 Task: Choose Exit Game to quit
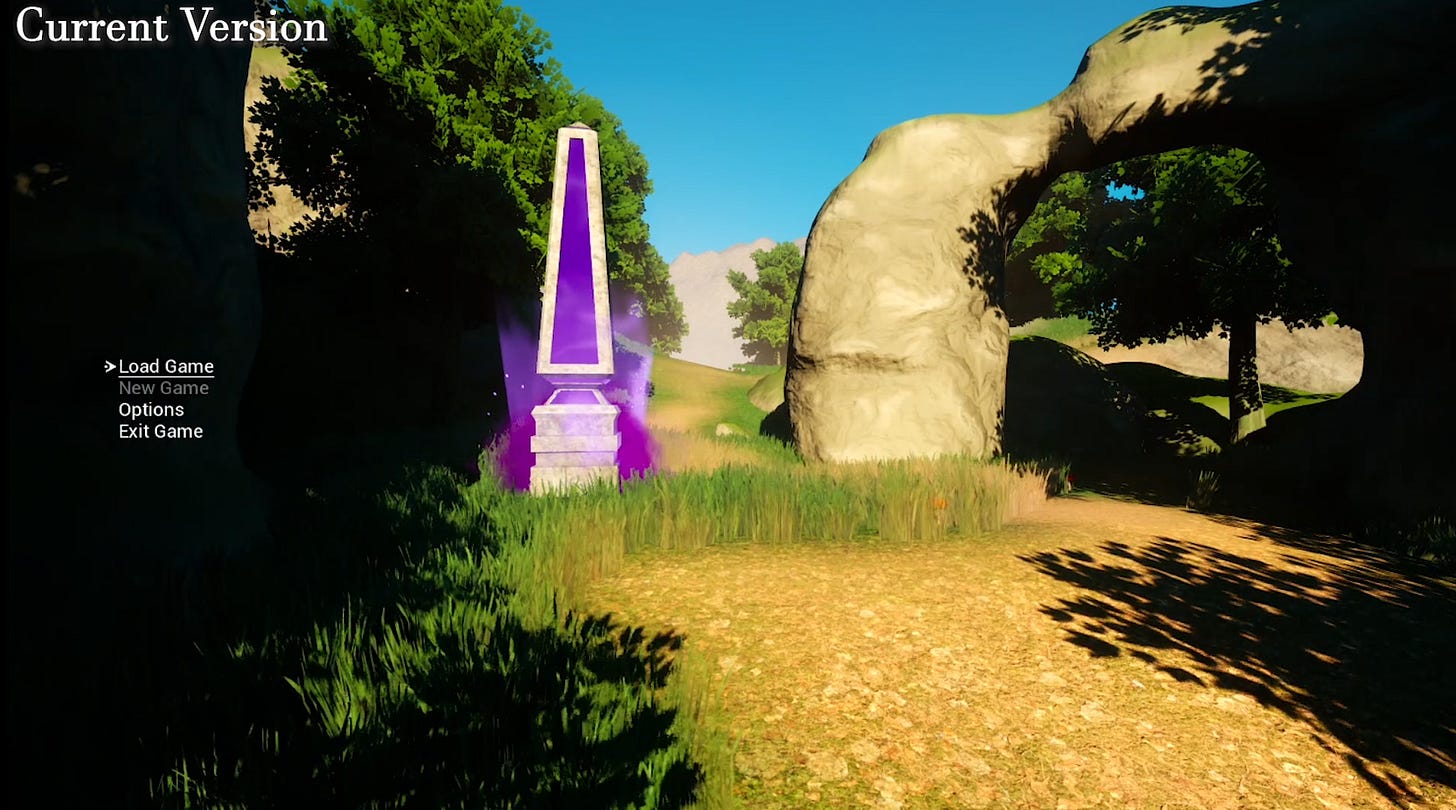[159, 431]
